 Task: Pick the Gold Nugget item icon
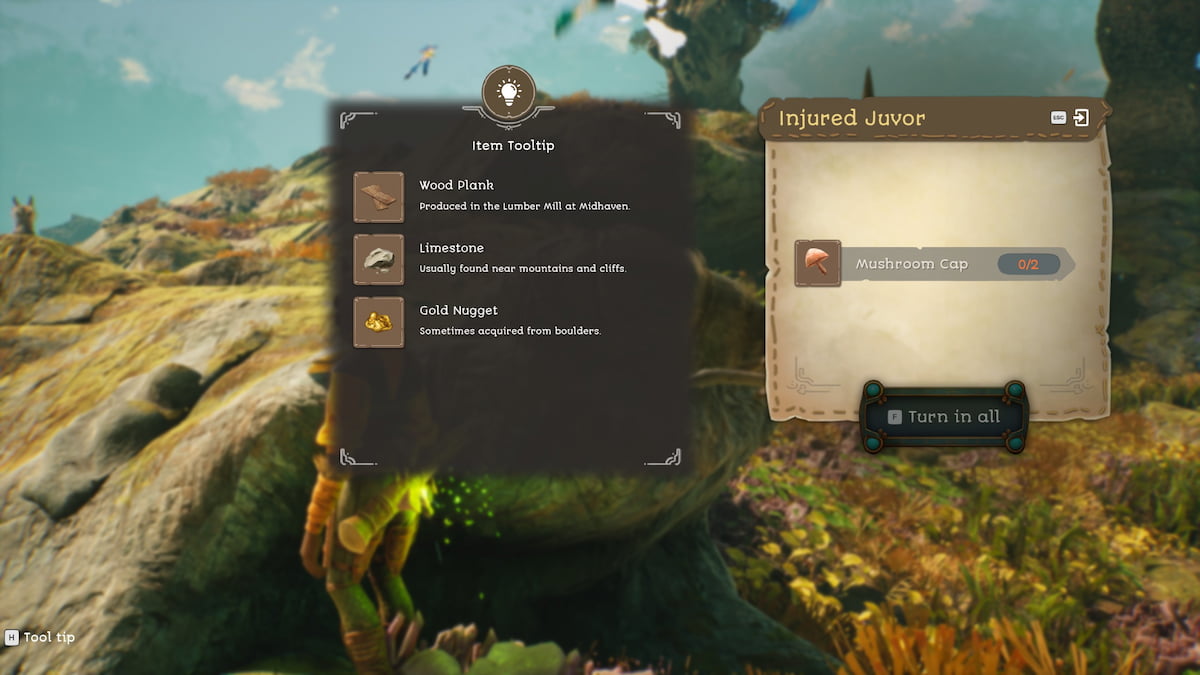tap(379, 322)
